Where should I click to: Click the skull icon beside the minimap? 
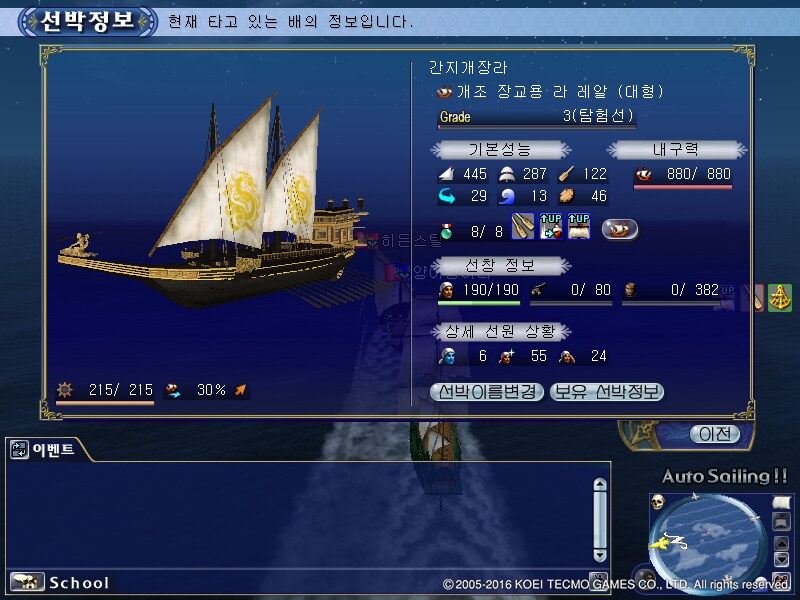(x=659, y=501)
